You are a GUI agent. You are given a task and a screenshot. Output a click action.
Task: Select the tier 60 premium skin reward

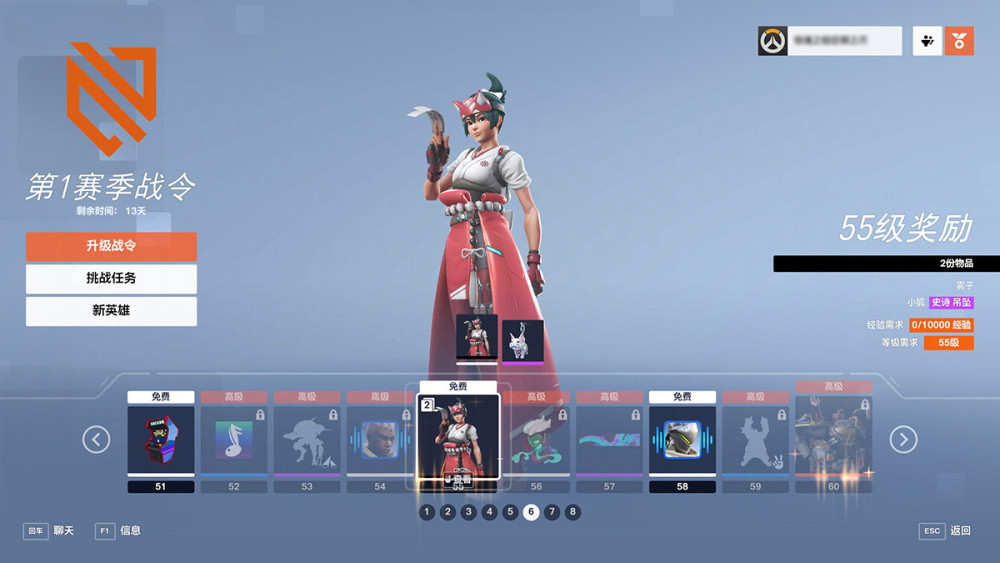[x=833, y=438]
